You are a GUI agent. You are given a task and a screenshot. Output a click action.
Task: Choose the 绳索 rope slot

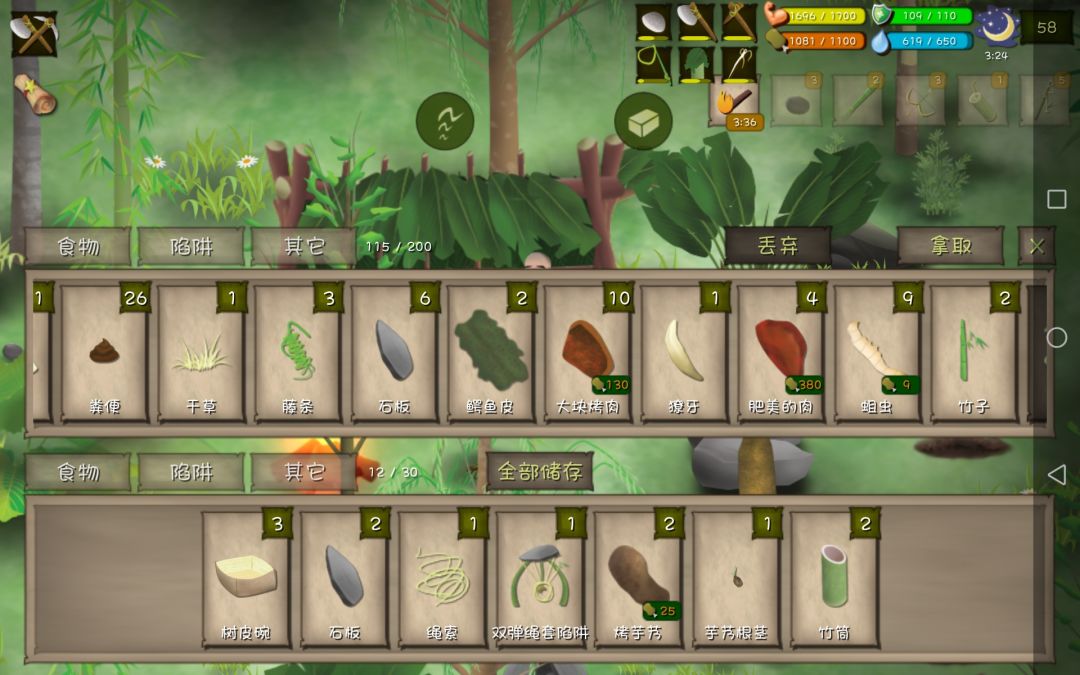tap(442, 579)
